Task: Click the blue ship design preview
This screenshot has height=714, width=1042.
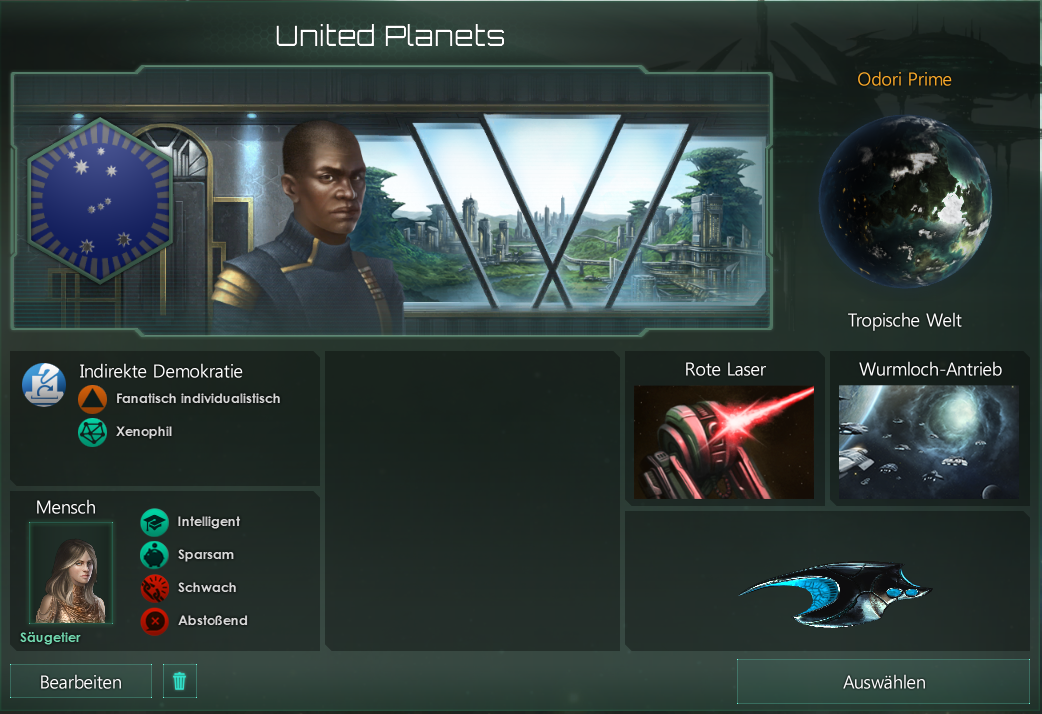Action: coord(834,595)
